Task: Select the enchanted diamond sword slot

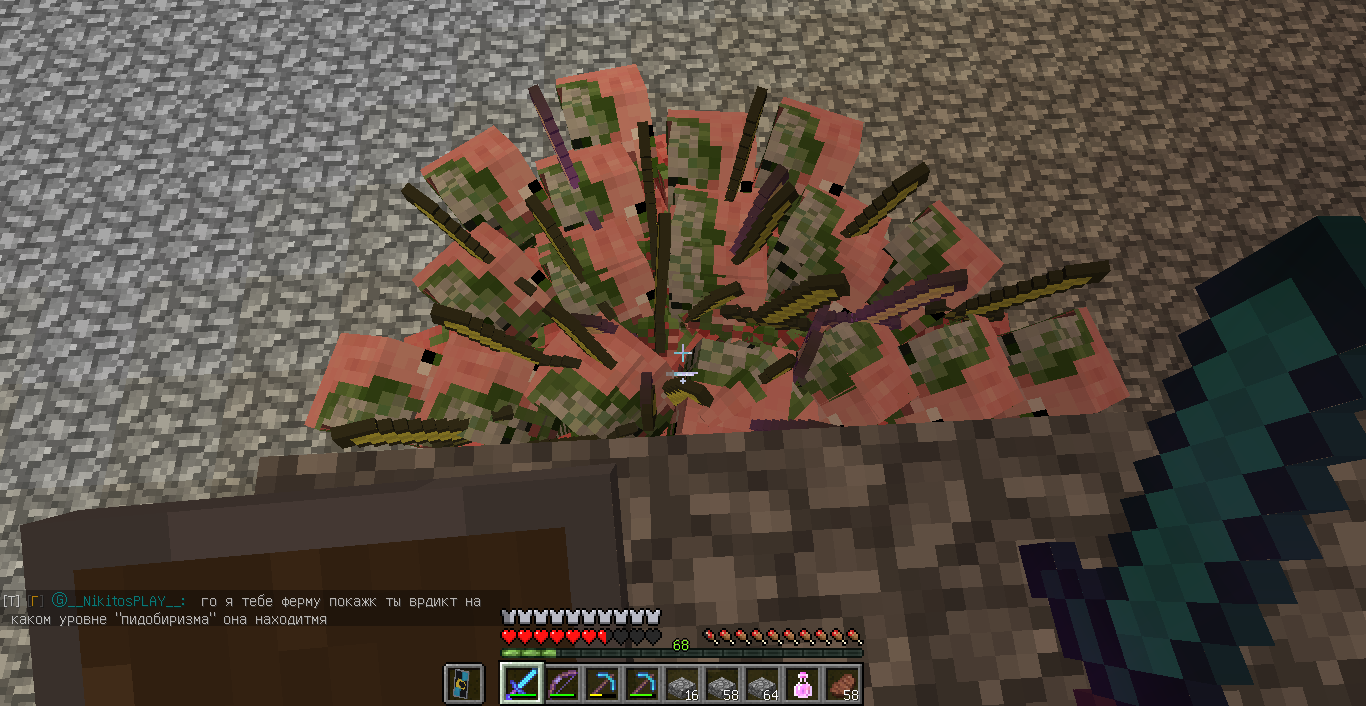Action: [522, 684]
